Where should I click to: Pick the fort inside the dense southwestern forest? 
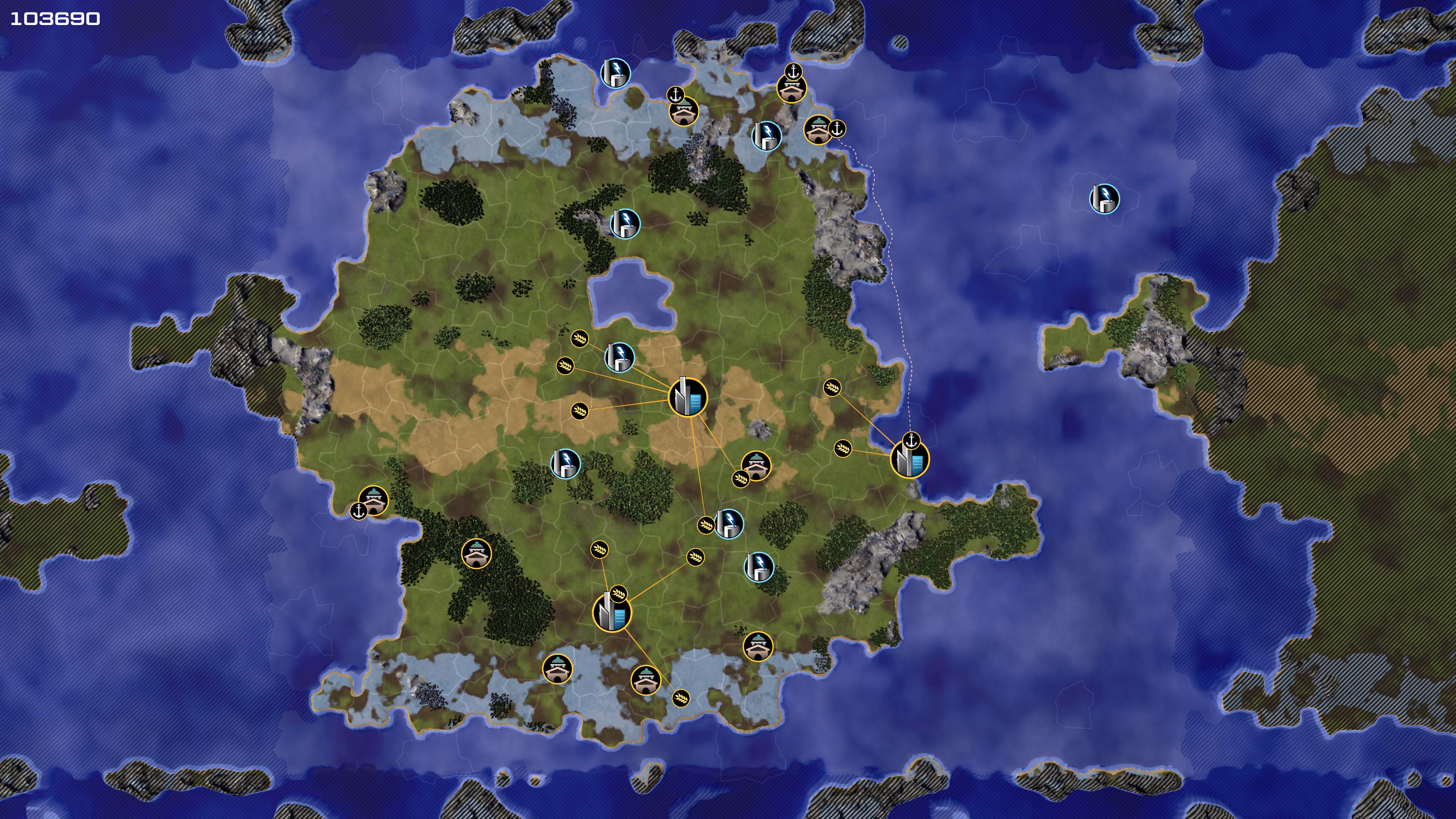pyautogui.click(x=477, y=553)
